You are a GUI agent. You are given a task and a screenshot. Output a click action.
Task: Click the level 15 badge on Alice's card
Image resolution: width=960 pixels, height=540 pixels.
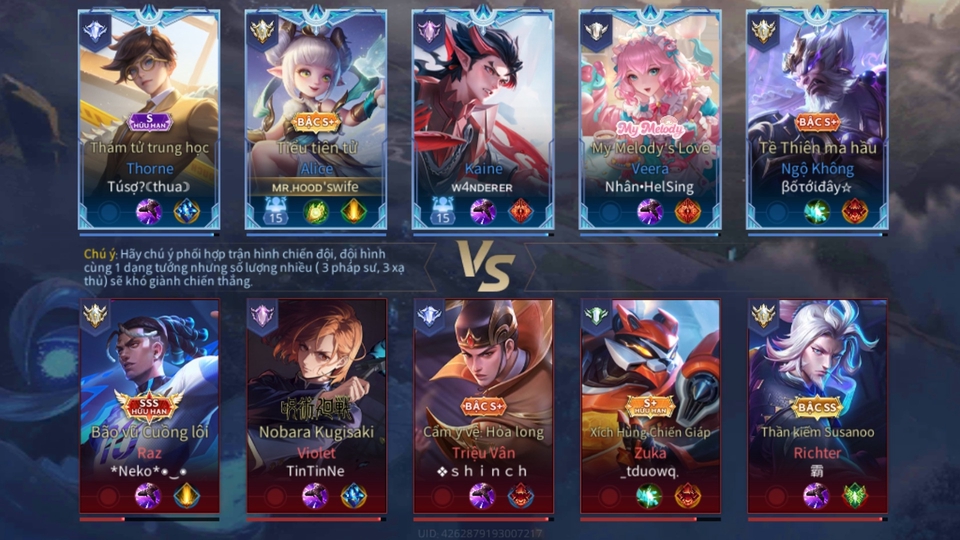pos(275,212)
